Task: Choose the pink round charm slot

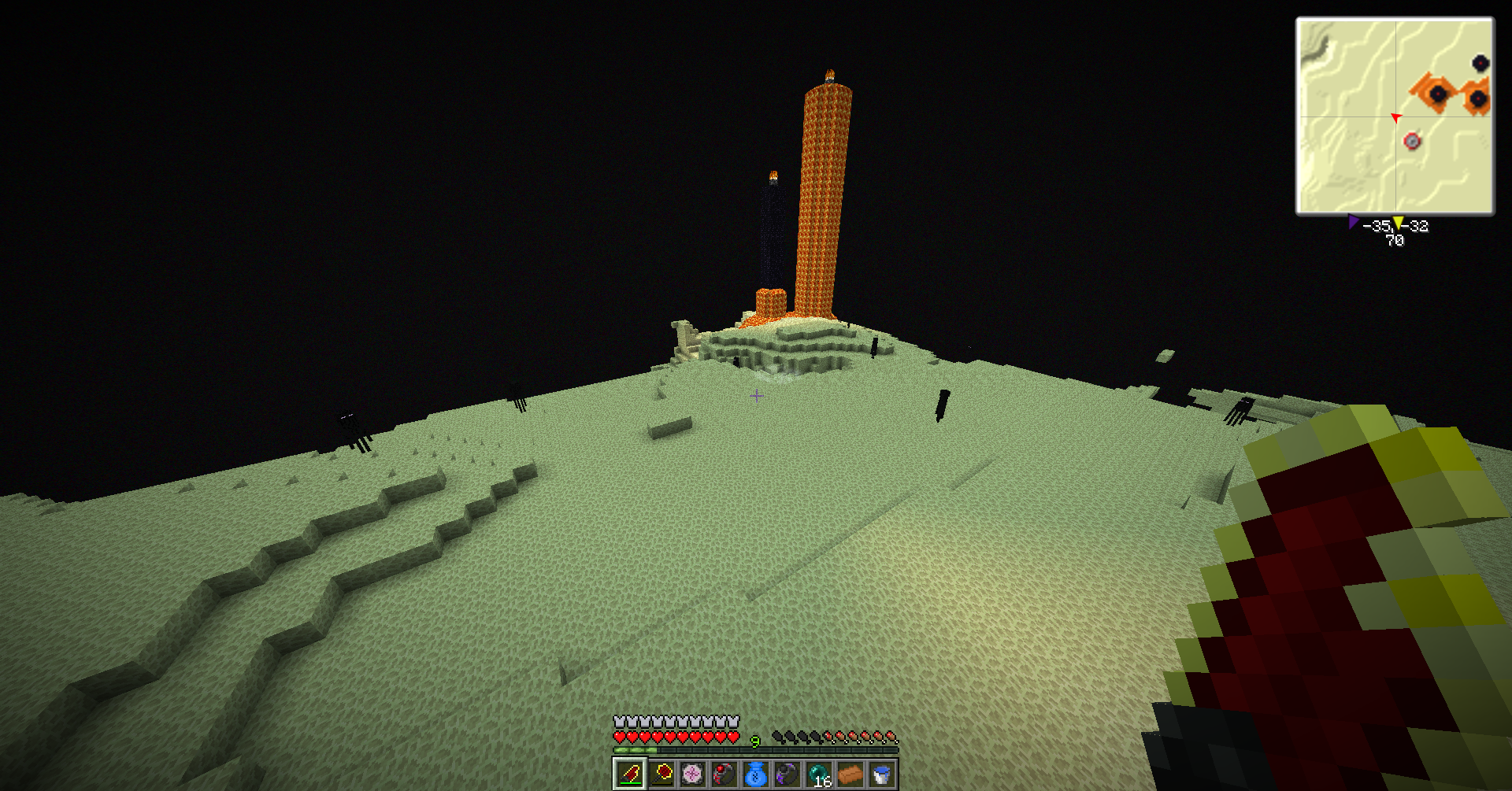Action: coord(693,774)
